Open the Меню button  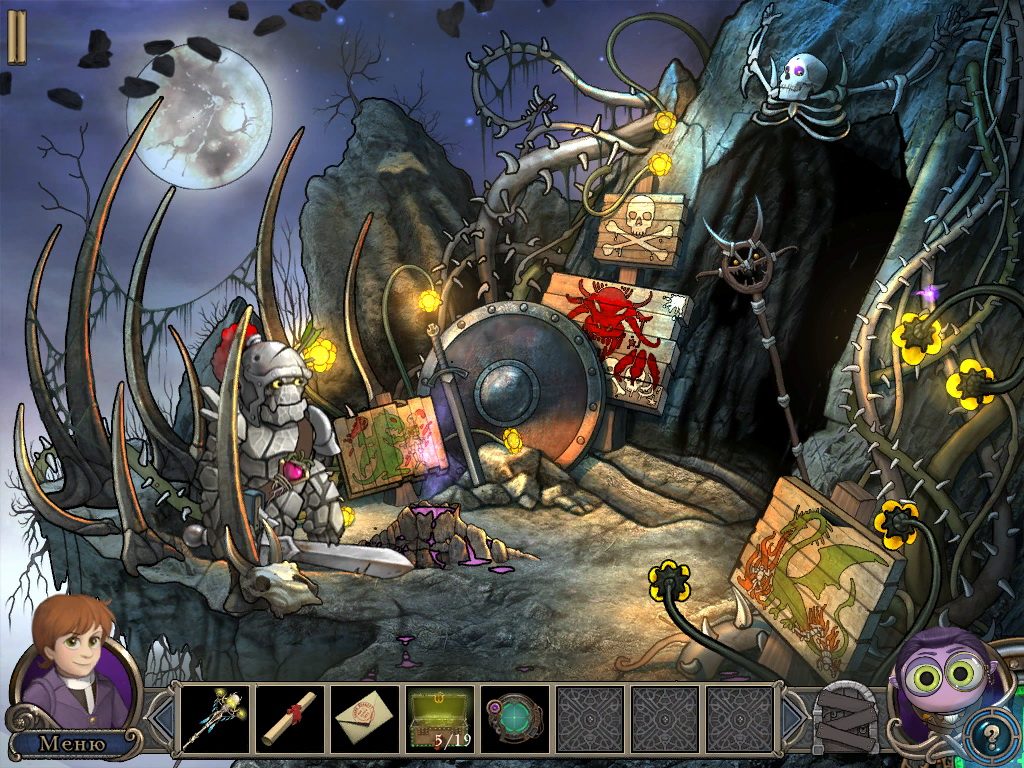click(72, 743)
